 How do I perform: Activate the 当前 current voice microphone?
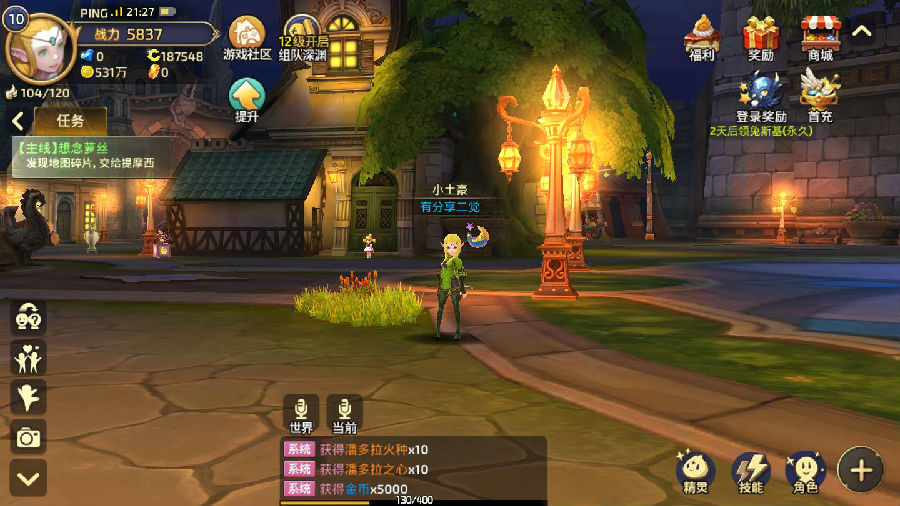345,413
